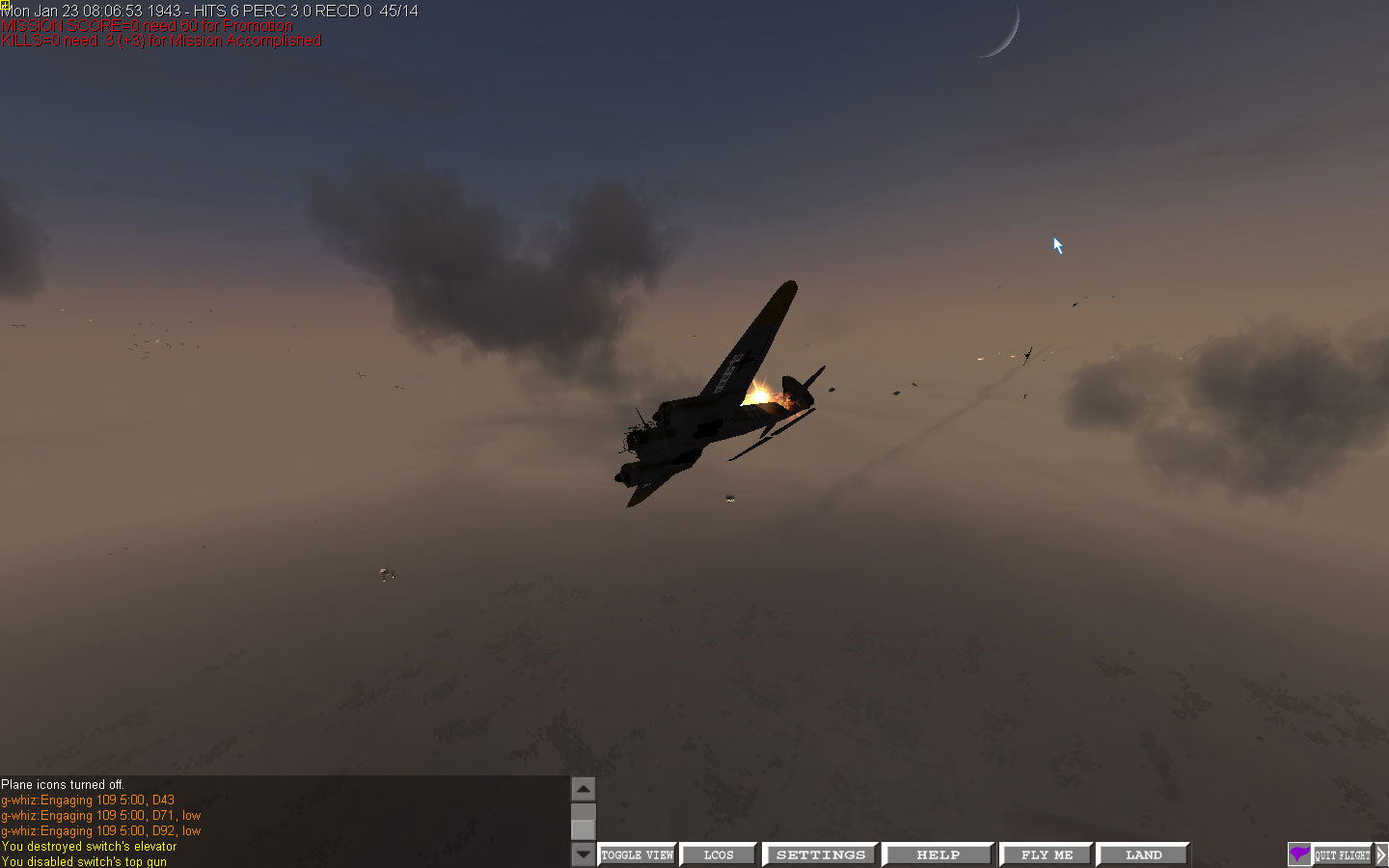Click the chat log's down arrow
This screenshot has width=1389, height=868.
584,854
